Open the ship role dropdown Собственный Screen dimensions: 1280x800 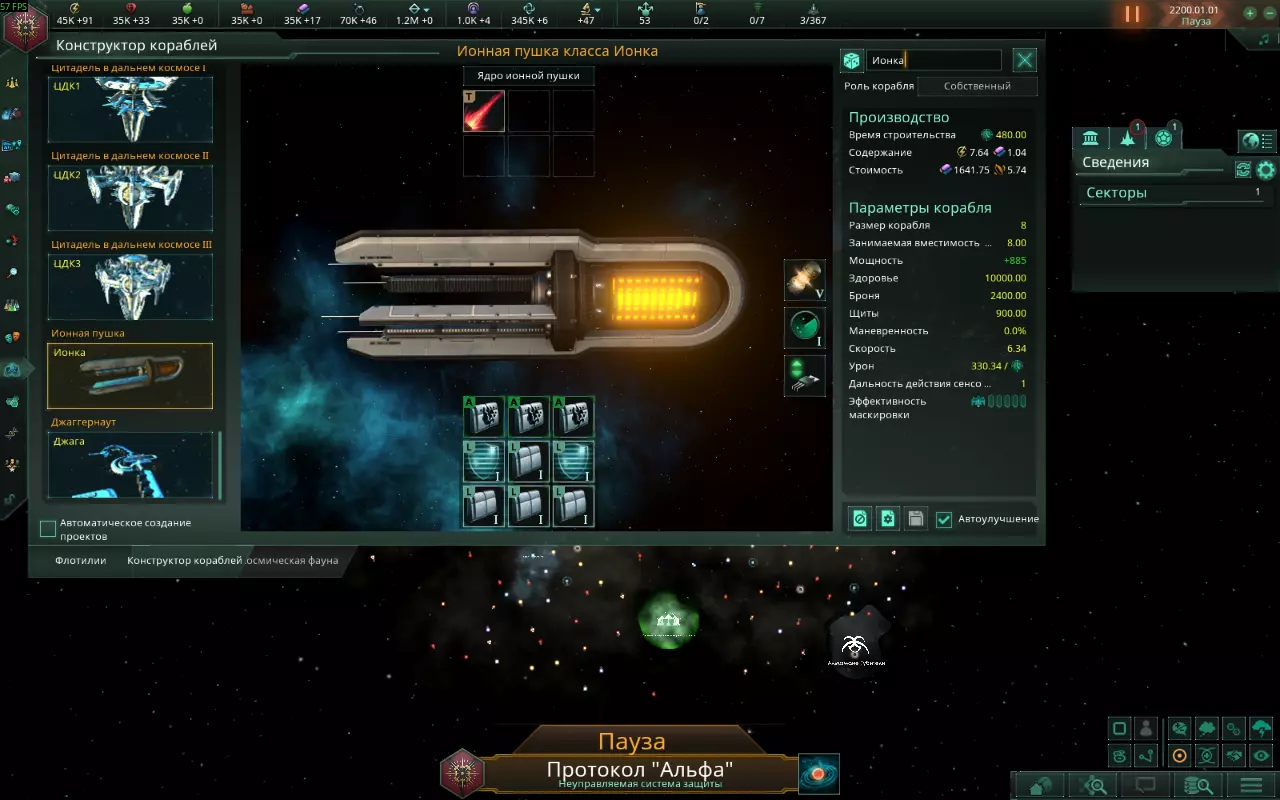[977, 86]
